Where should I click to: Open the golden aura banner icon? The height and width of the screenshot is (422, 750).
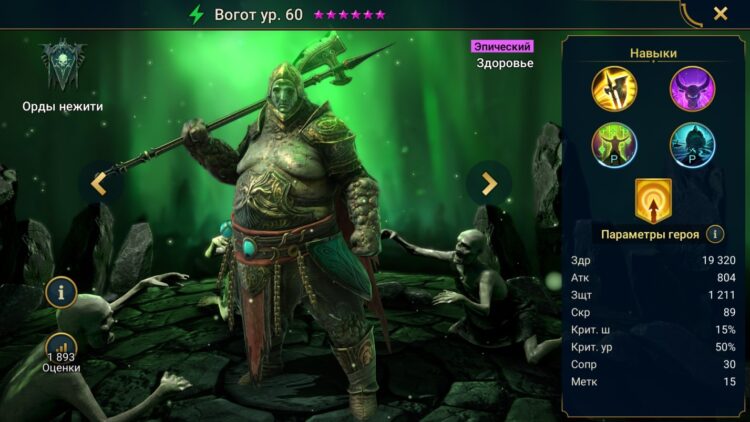point(653,199)
